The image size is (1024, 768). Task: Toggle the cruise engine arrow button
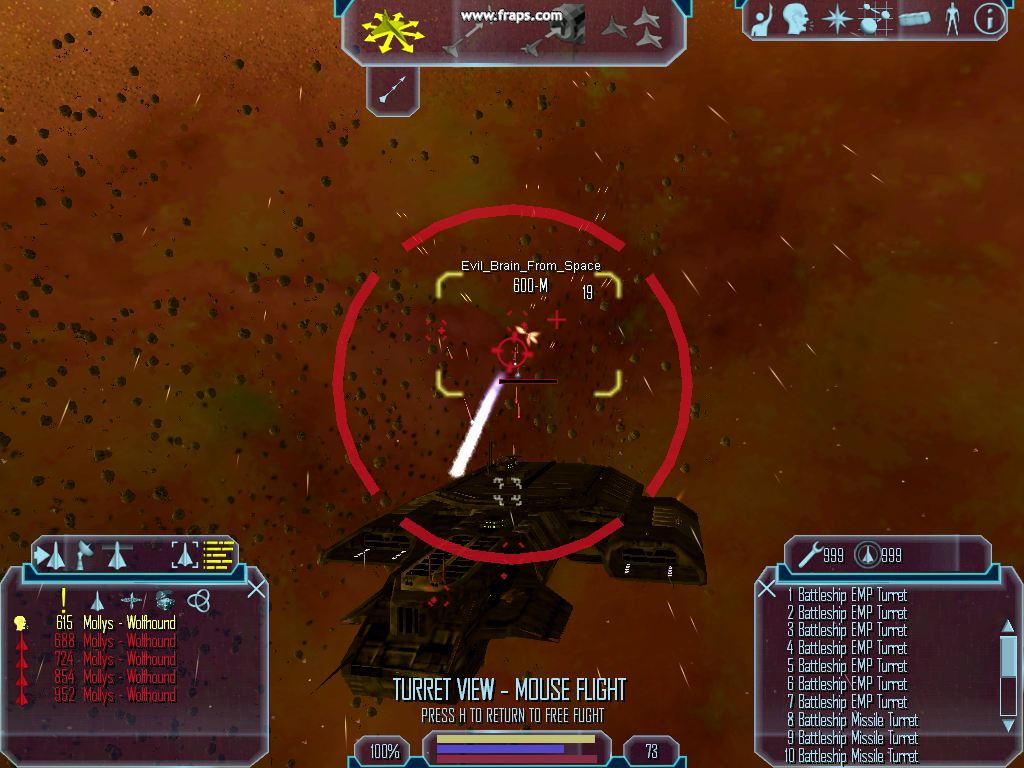tap(390, 90)
